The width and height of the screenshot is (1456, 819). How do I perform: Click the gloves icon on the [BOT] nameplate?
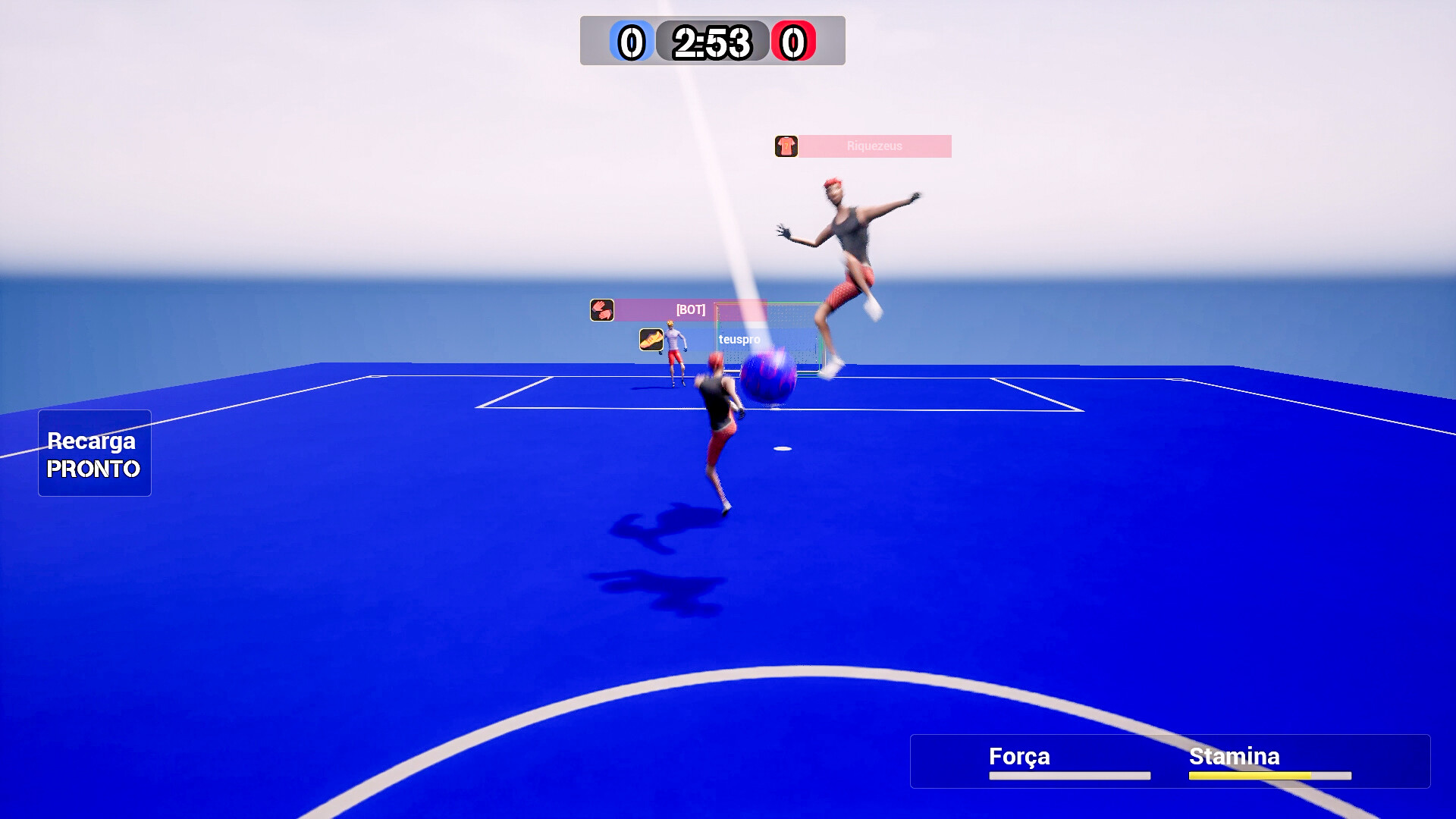[x=601, y=310]
